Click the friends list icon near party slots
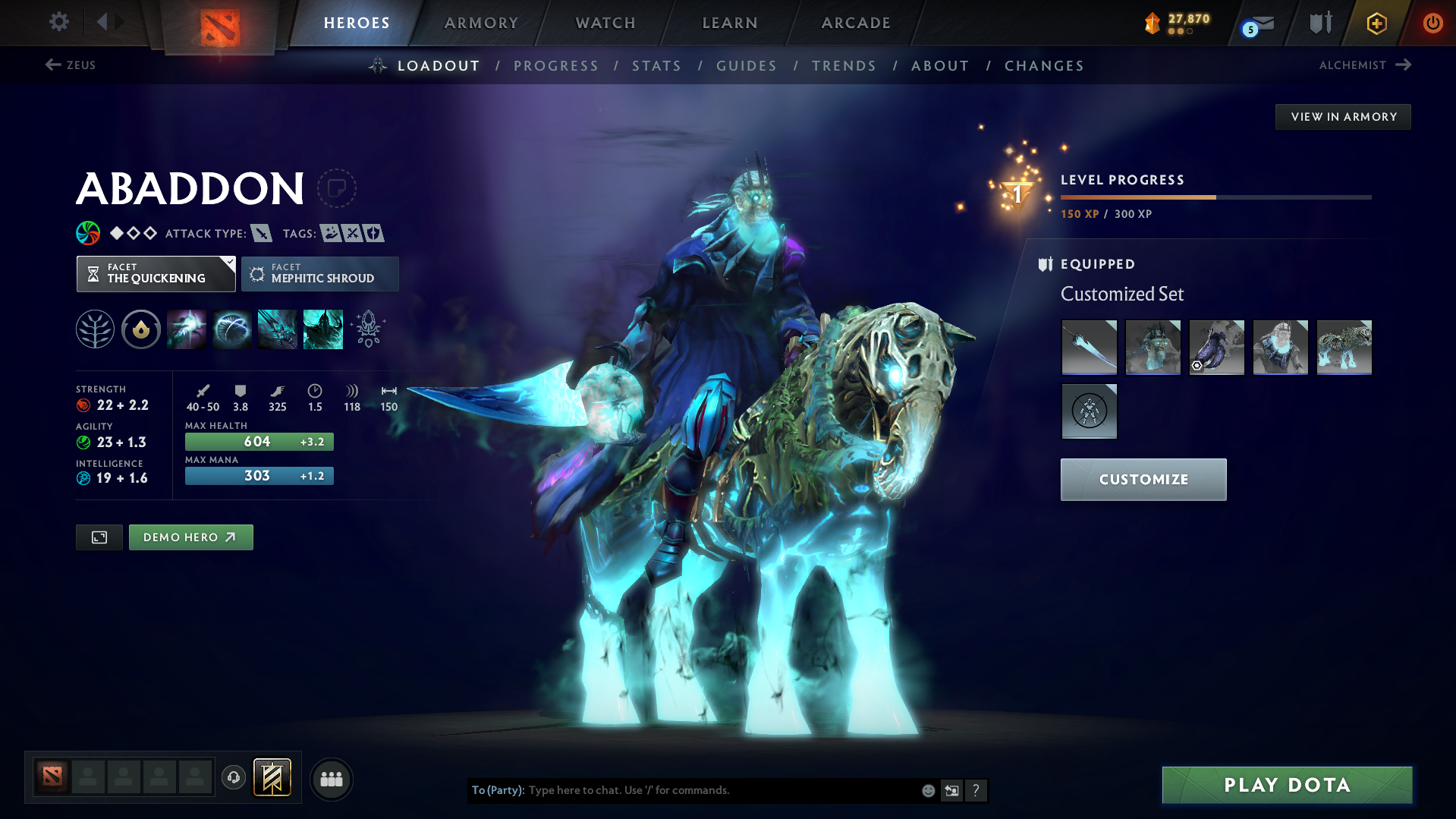Screen dimensions: 1456x819 pyautogui.click(x=331, y=779)
